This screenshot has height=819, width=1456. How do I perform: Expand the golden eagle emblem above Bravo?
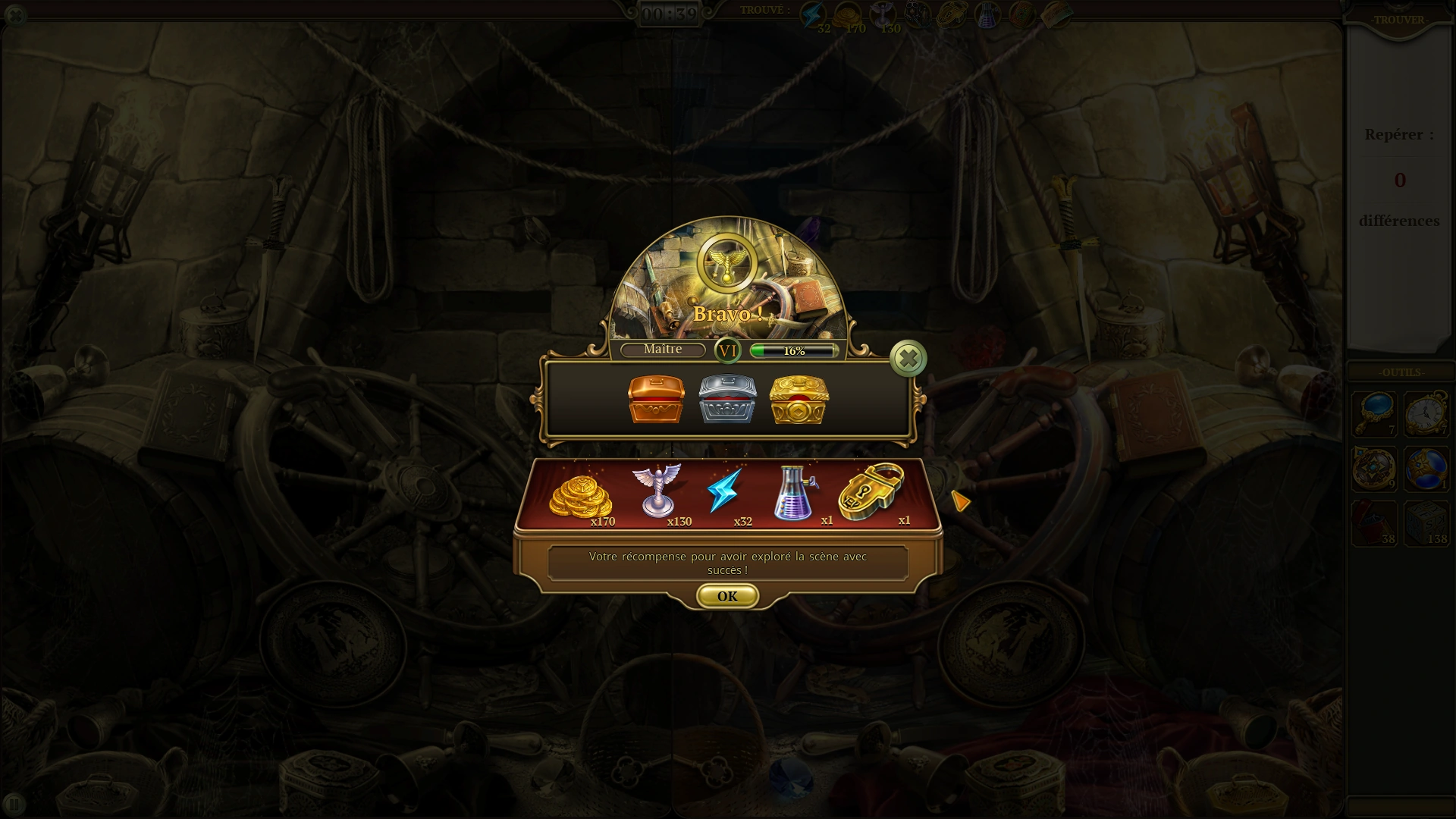(726, 264)
